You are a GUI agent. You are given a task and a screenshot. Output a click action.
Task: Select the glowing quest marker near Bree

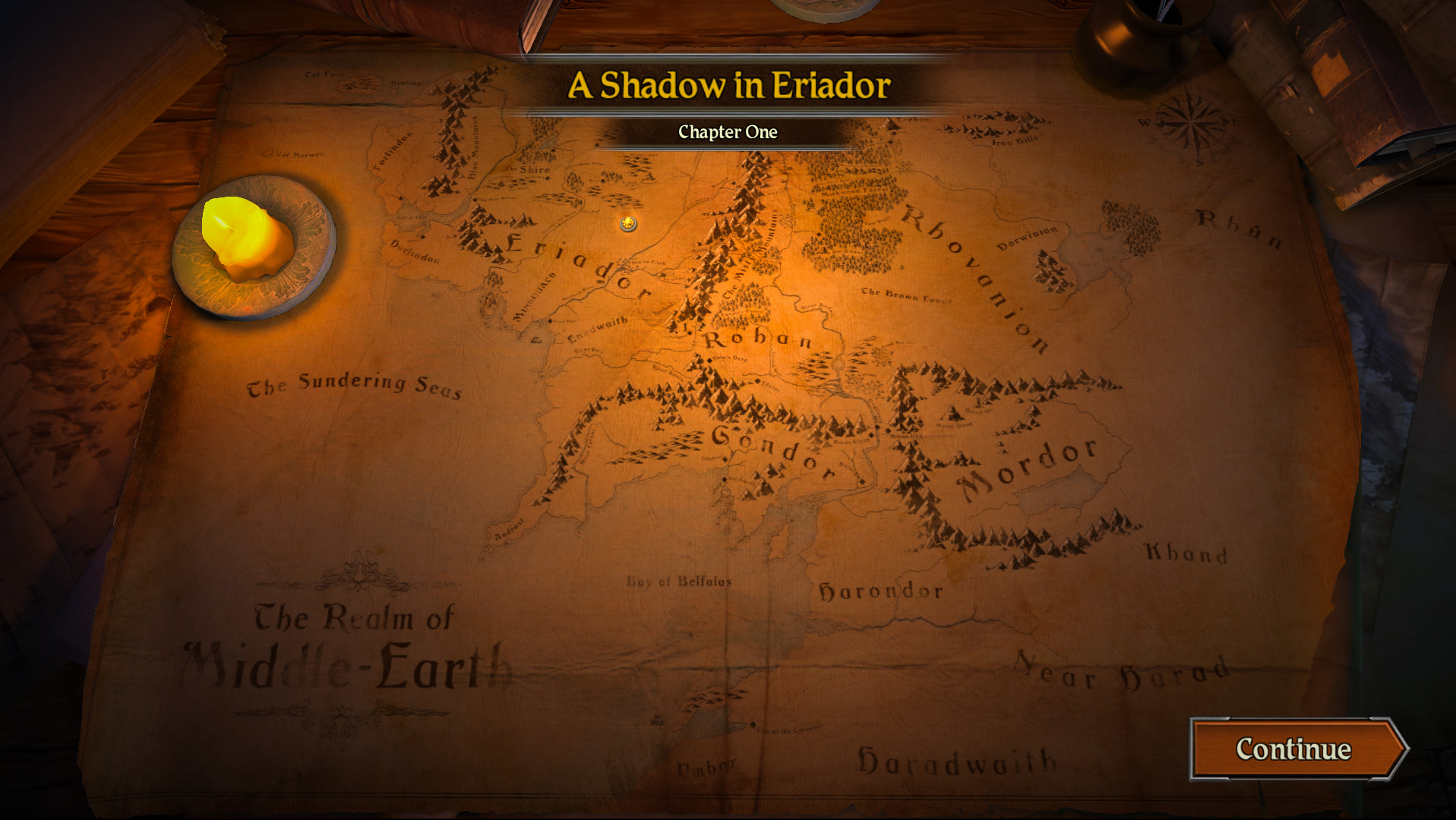coord(627,224)
